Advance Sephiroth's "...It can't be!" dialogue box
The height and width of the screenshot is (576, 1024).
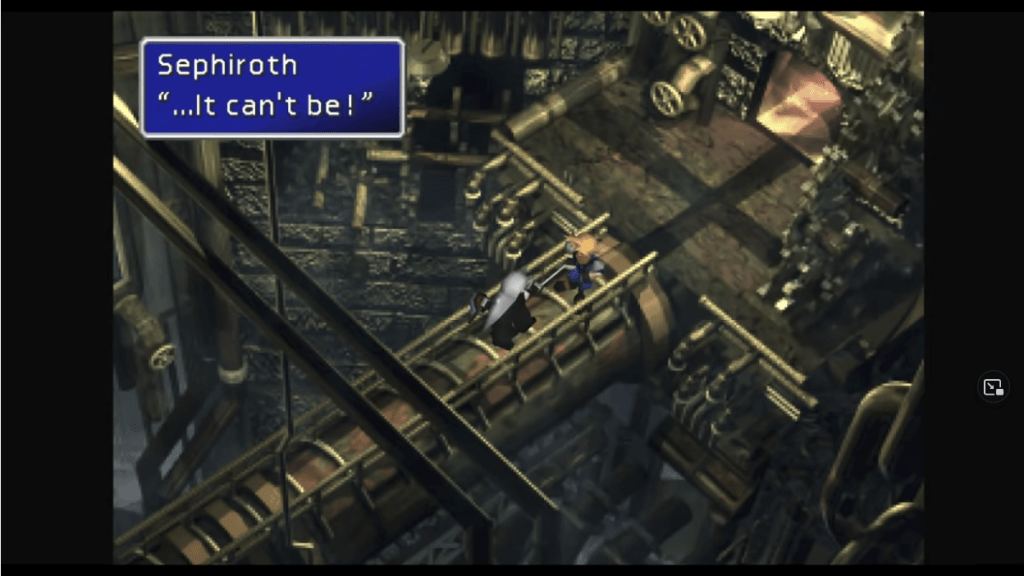pyautogui.click(x=272, y=87)
